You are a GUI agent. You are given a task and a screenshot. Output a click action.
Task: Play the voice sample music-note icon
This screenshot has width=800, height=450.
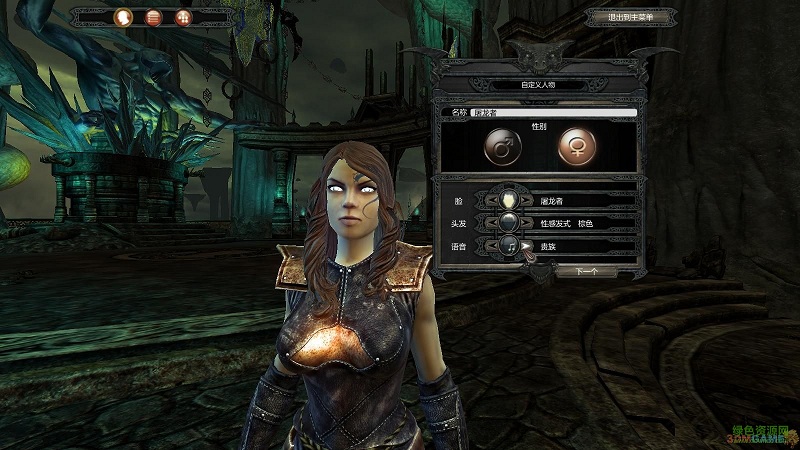[509, 244]
